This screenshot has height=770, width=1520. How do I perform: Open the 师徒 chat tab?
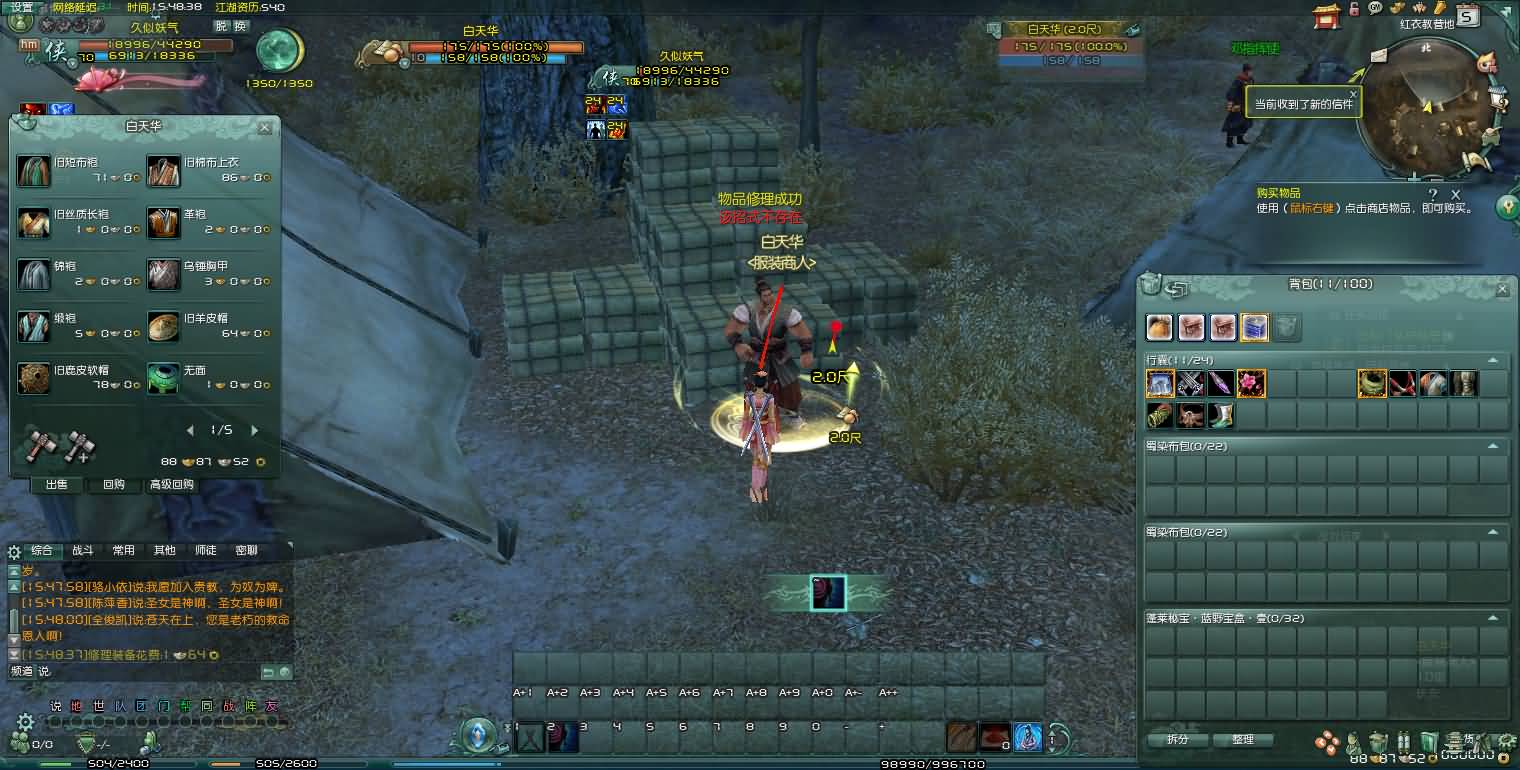tap(205, 550)
